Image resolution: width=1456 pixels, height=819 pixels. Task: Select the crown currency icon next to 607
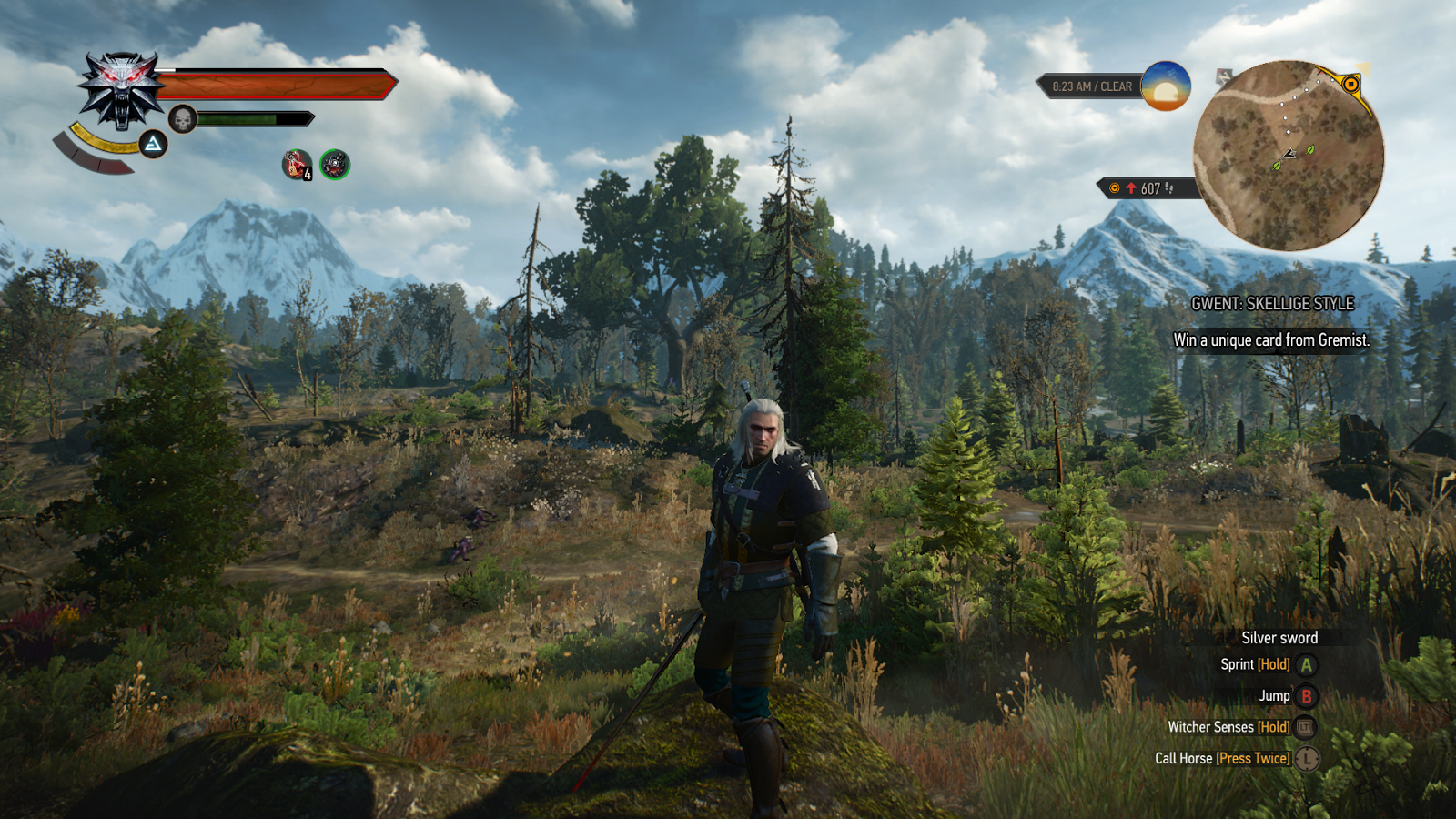1113,187
